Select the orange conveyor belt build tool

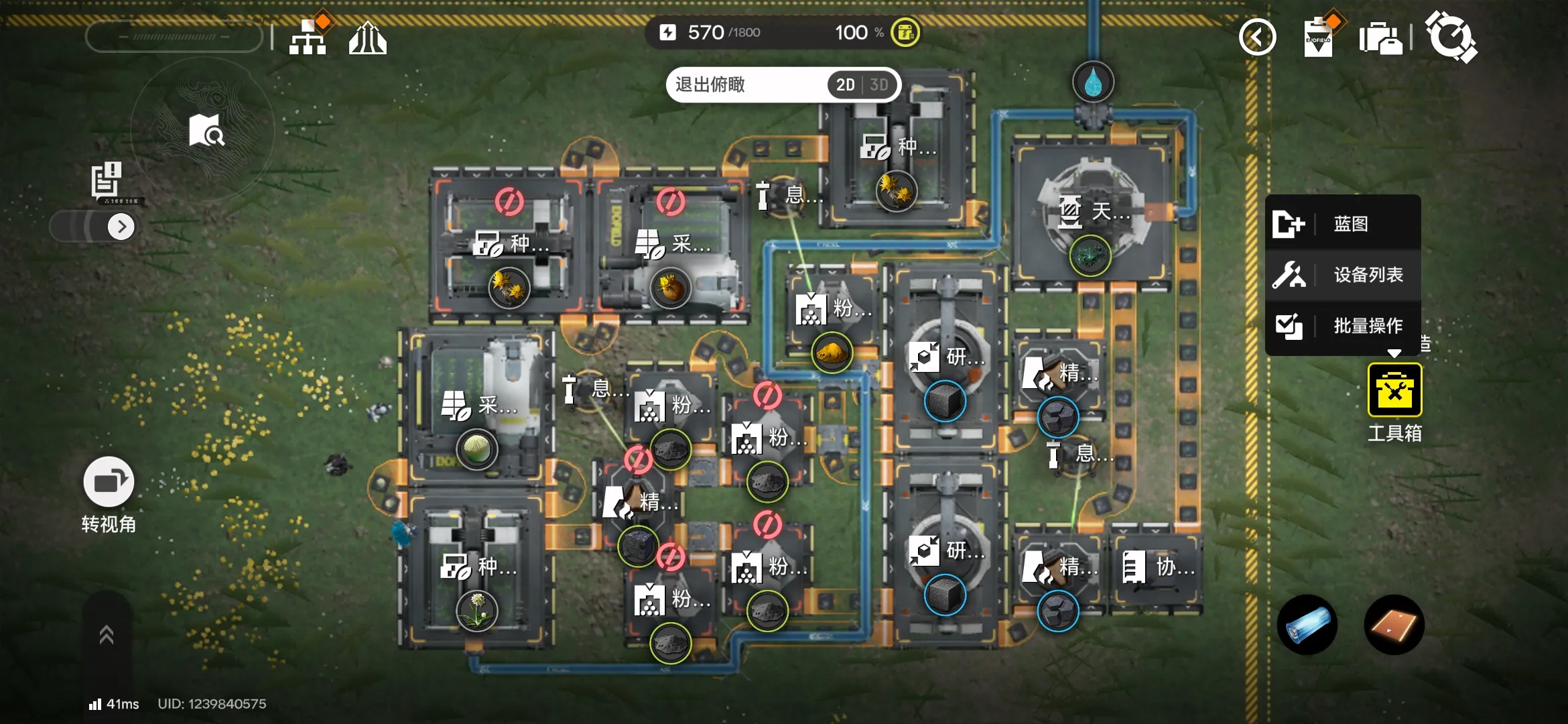(1394, 625)
